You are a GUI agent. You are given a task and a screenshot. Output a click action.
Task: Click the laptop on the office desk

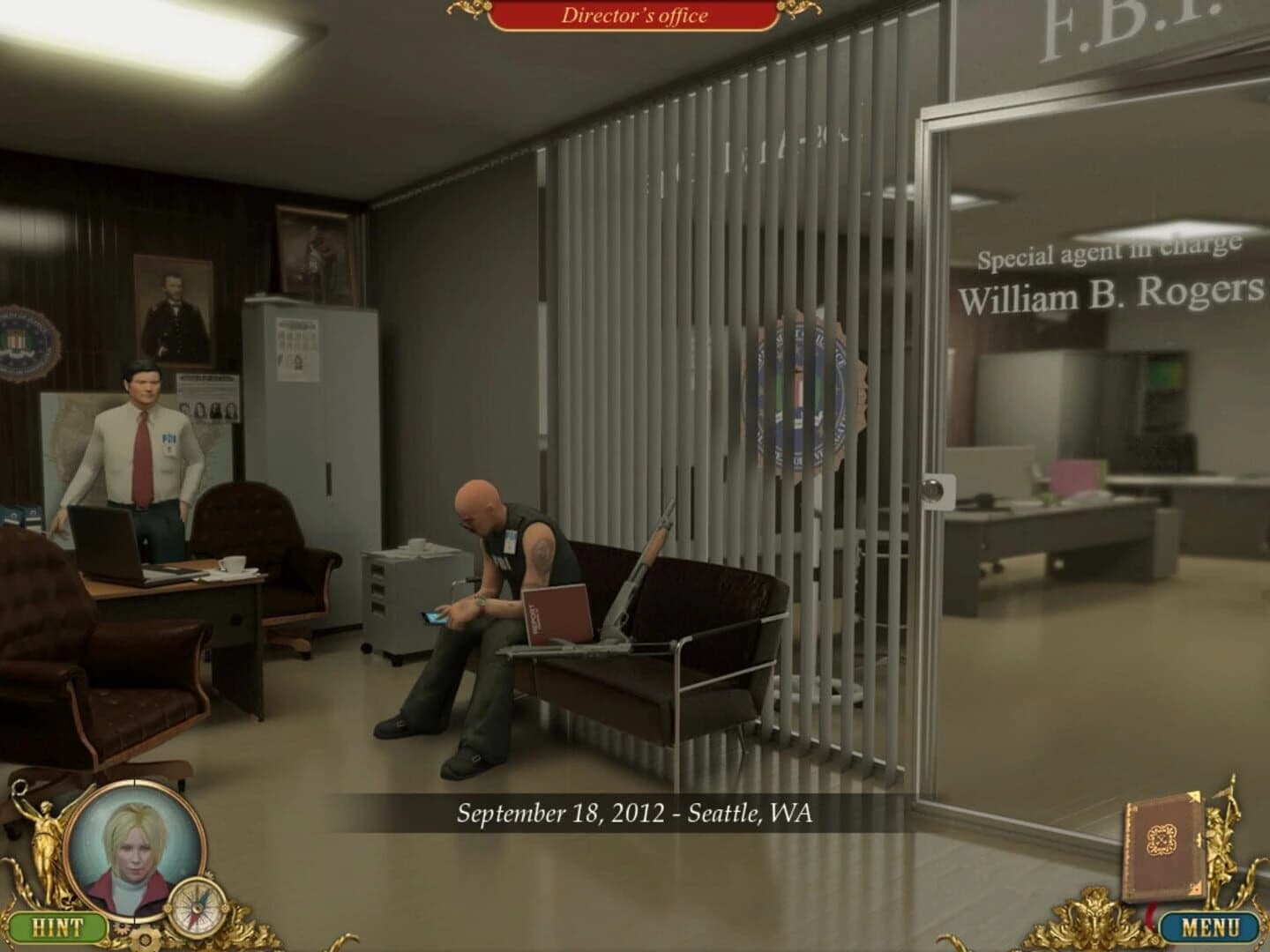pyautogui.click(x=106, y=542)
